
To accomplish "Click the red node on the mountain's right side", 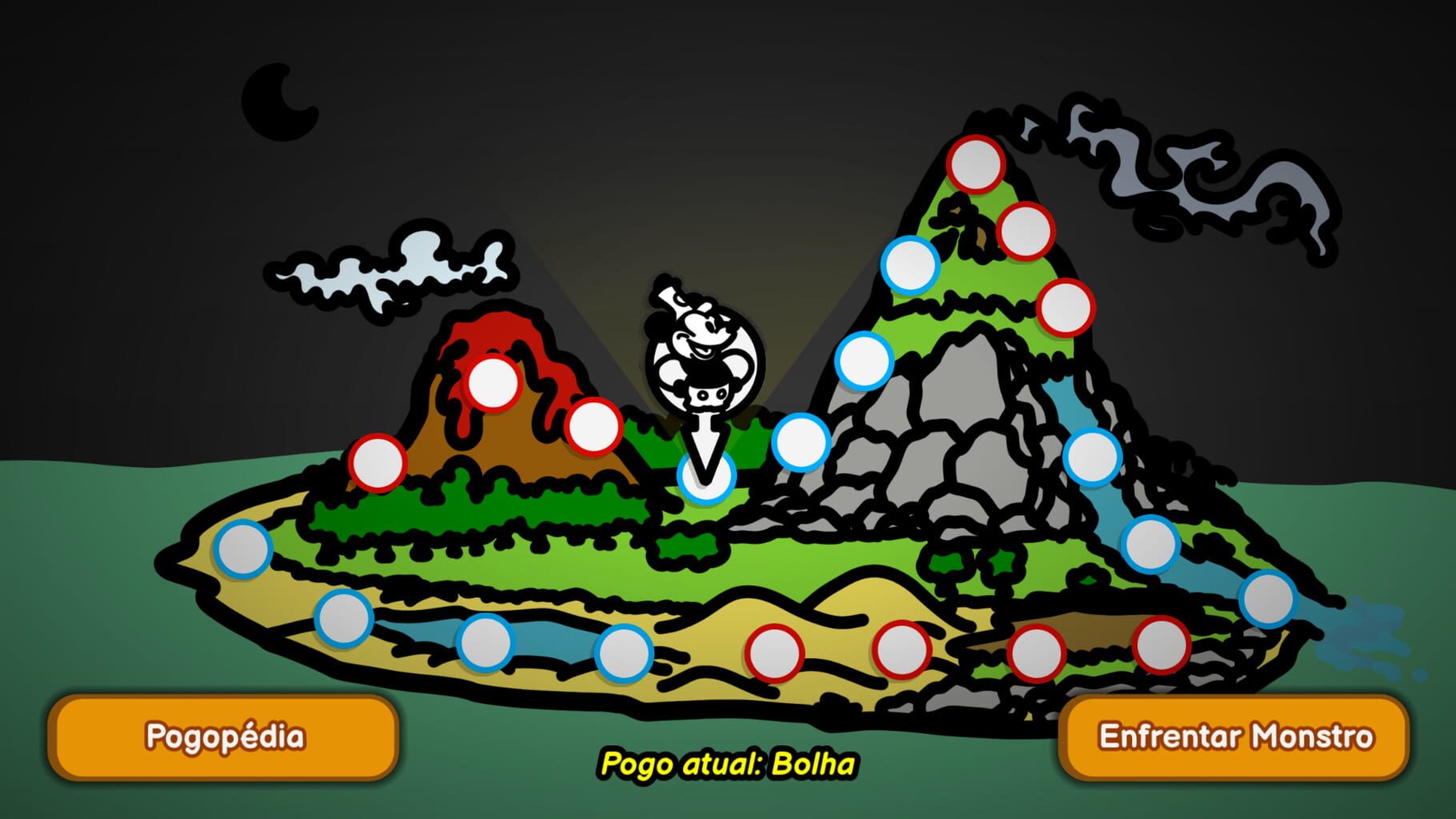I will 1064,308.
